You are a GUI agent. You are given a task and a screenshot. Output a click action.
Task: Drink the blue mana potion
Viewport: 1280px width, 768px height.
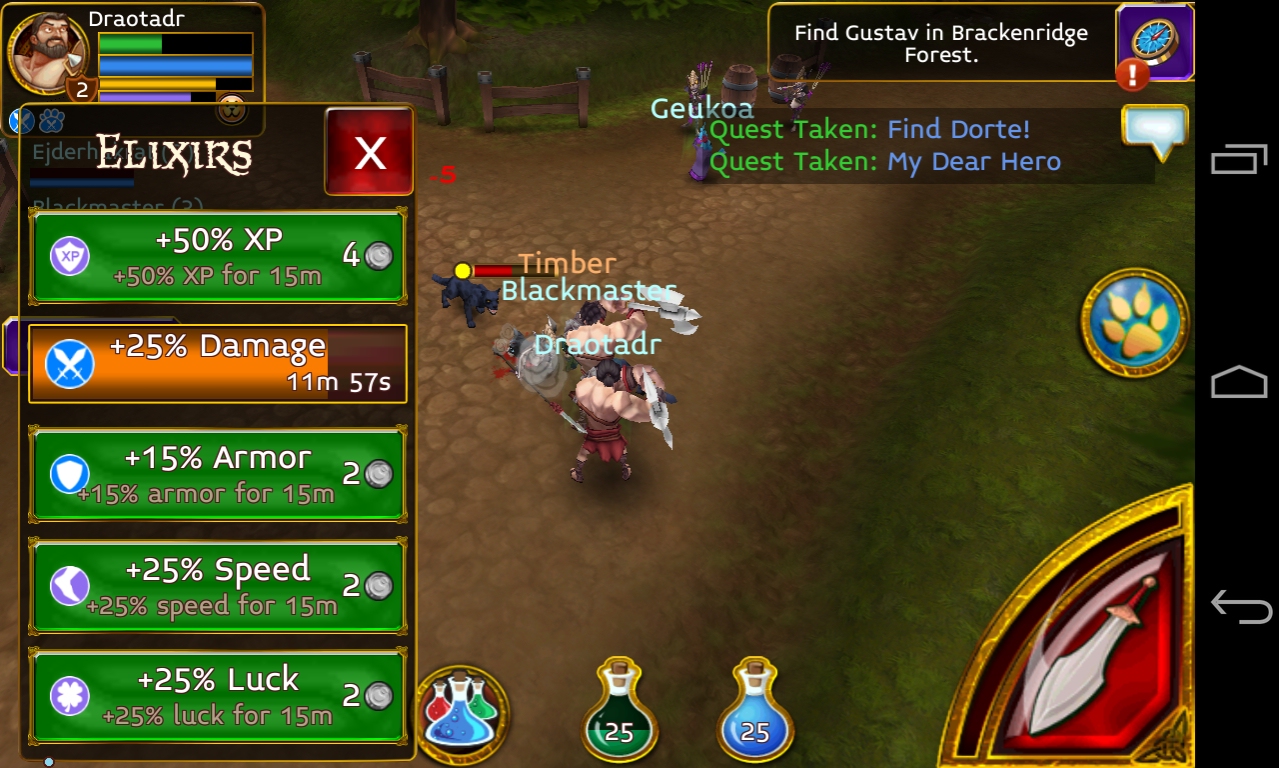(755, 710)
